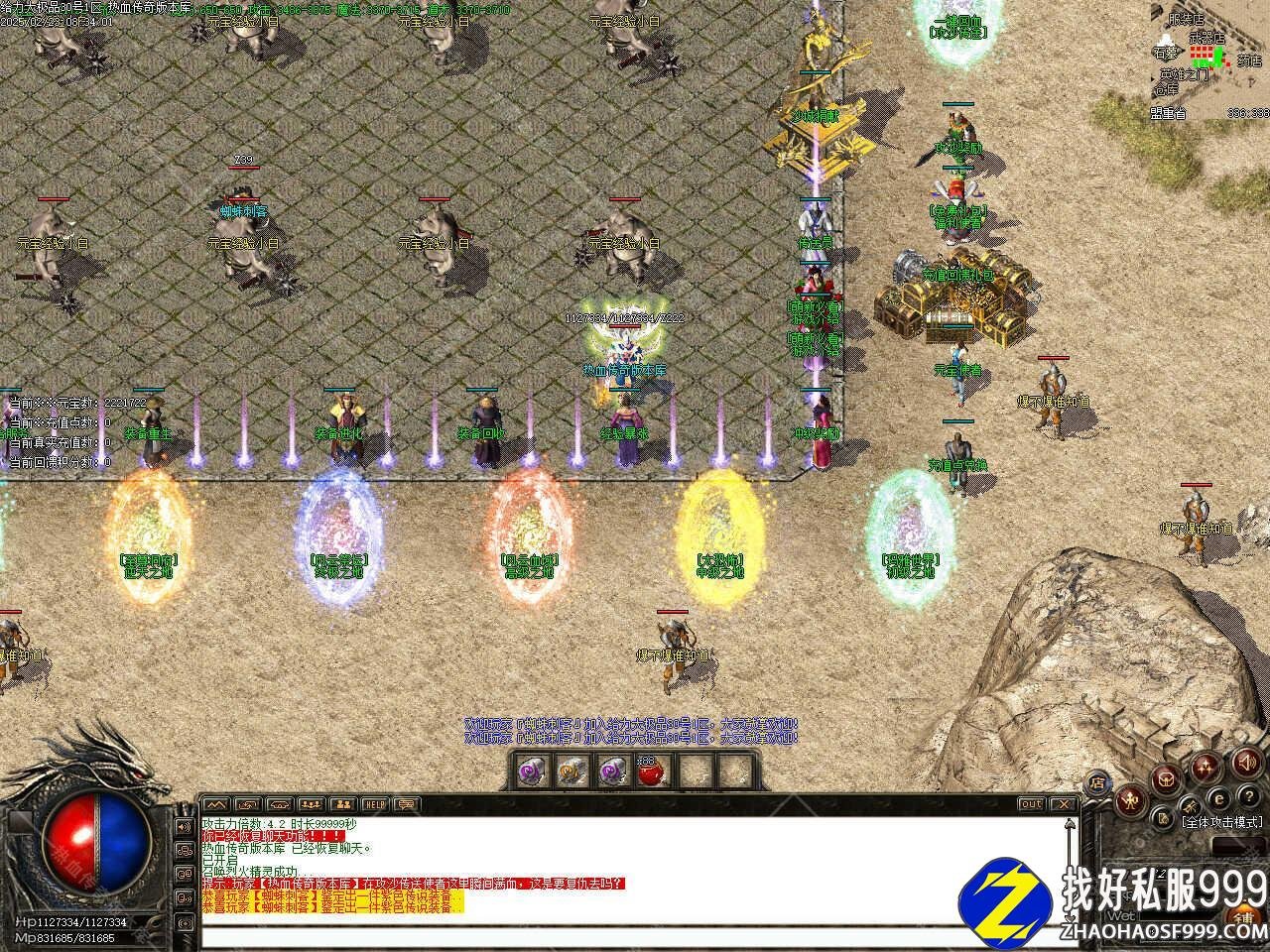Click the HELP button above chat
Screen dimensions: 1270x952
coord(374,803)
